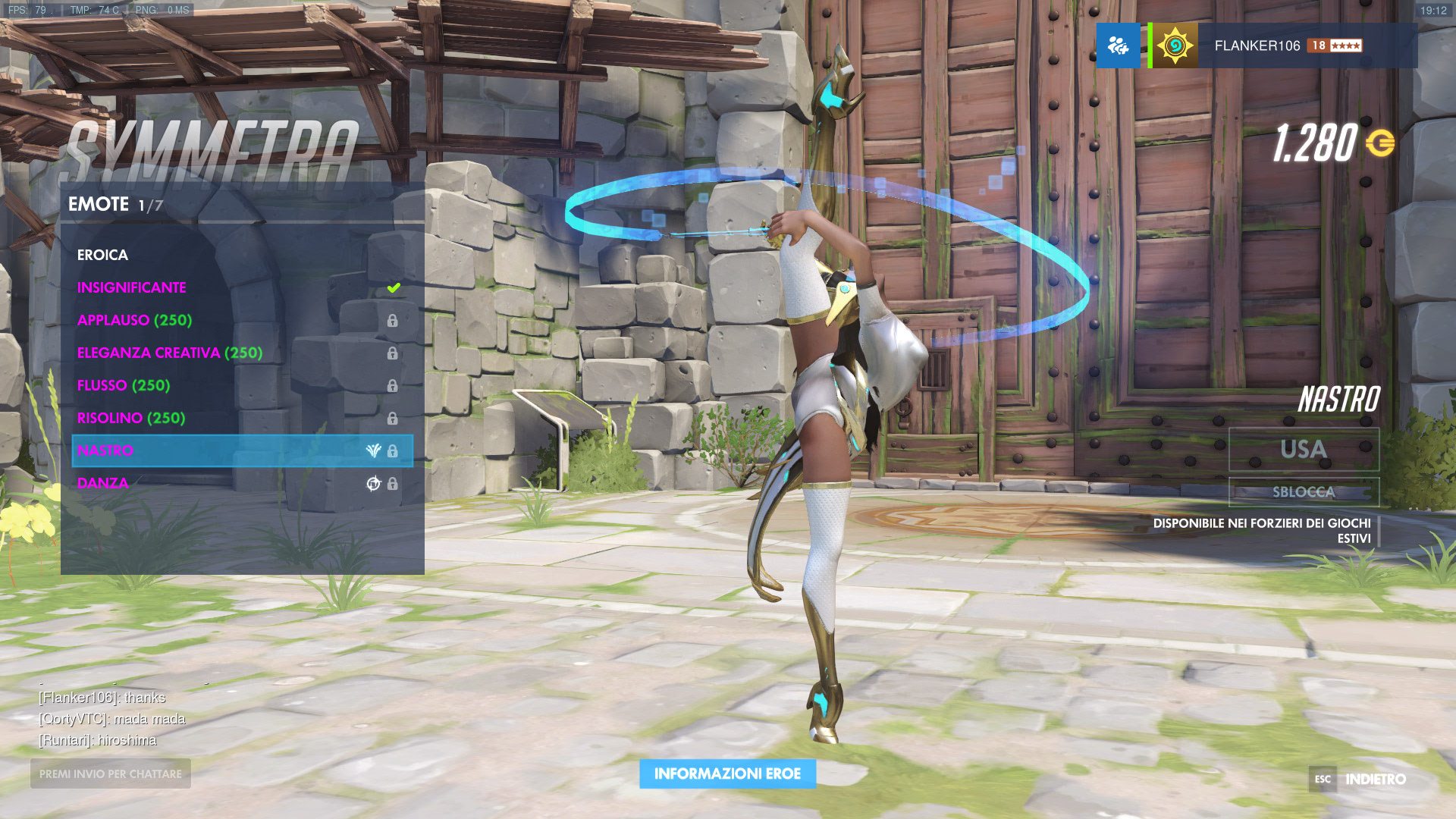Select the Eroica emote entry
The width and height of the screenshot is (1456, 819).
(102, 255)
